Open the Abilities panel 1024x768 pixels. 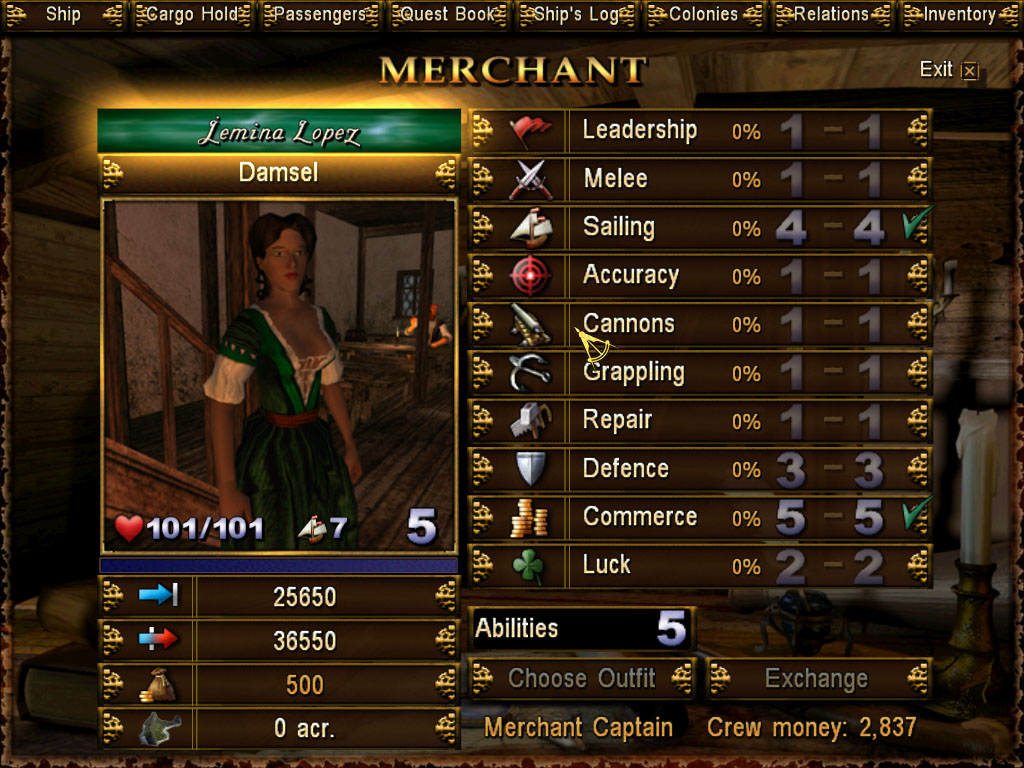pyautogui.click(x=581, y=629)
